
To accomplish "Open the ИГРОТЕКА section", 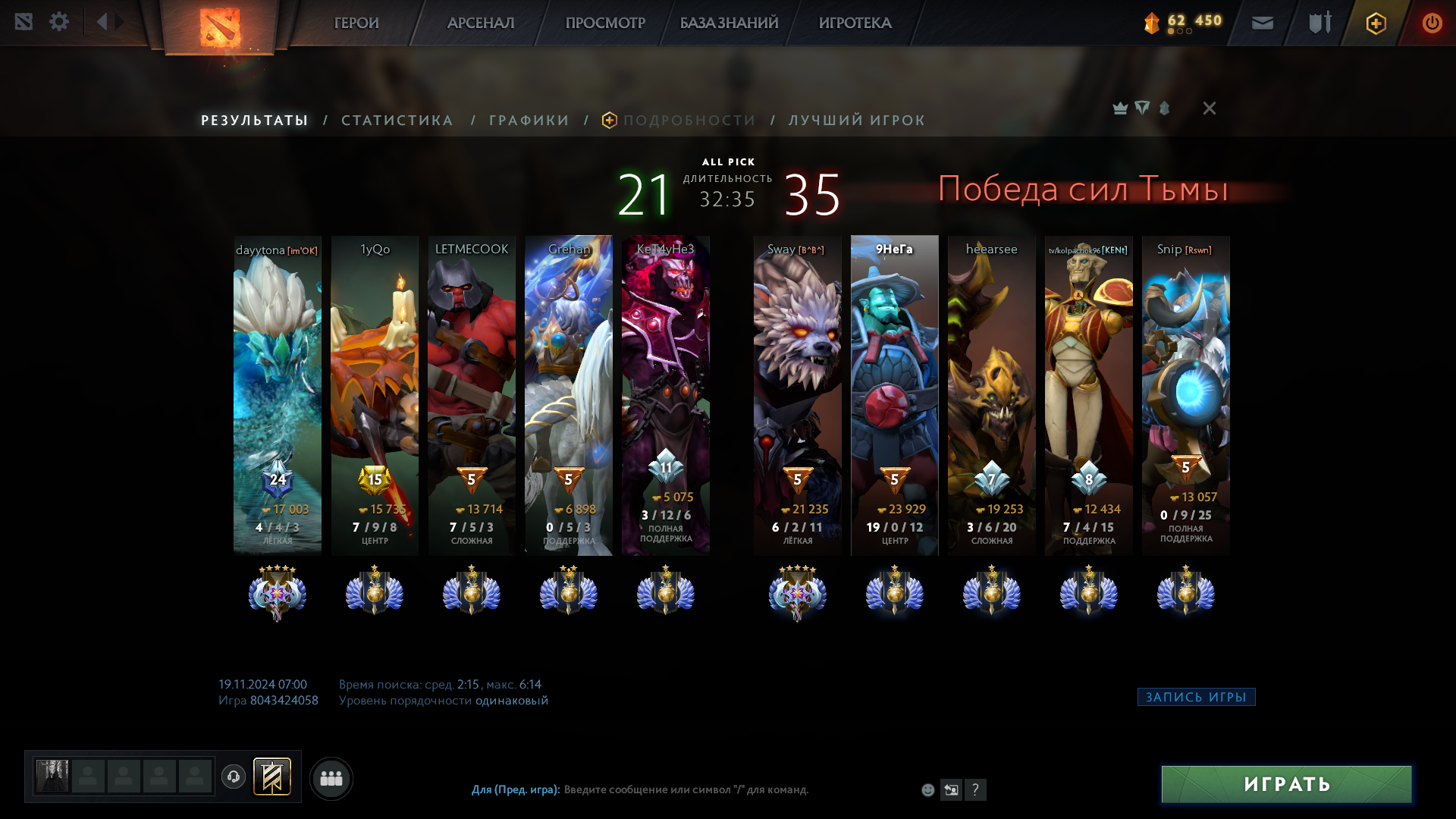I will (855, 23).
